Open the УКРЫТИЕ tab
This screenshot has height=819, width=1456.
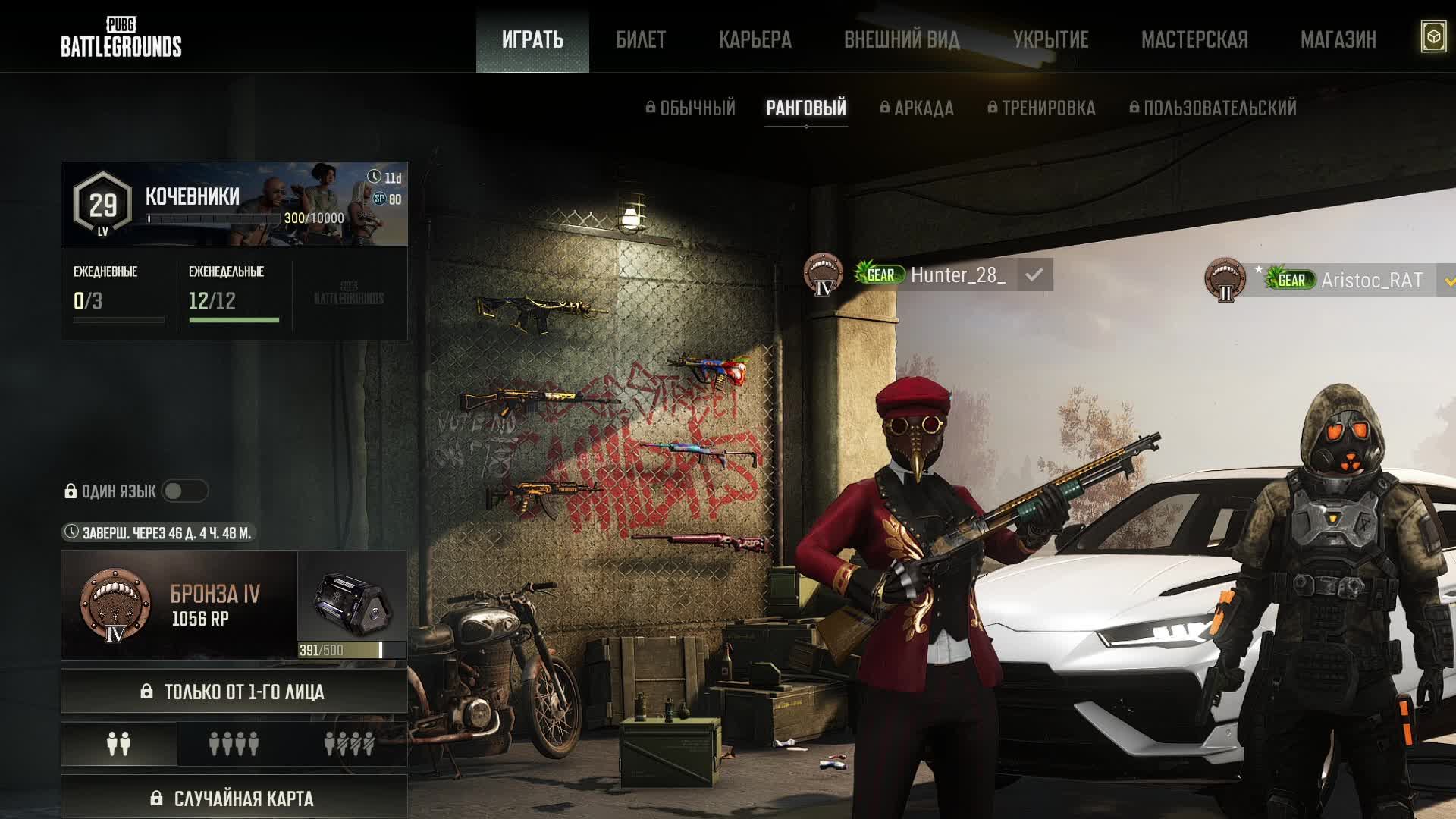1051,39
